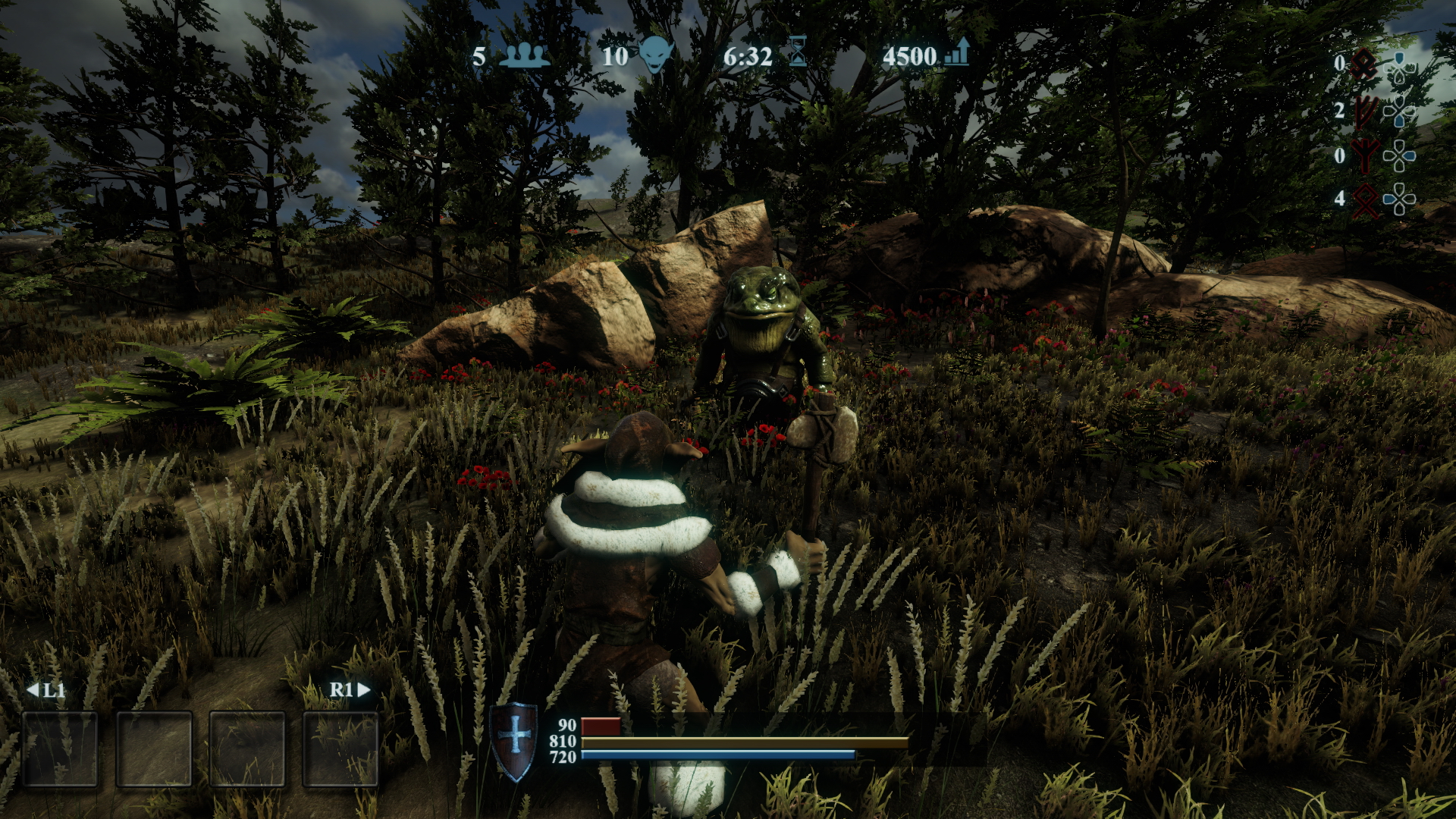
Task: Click the hourglass timer icon
Action: [797, 55]
